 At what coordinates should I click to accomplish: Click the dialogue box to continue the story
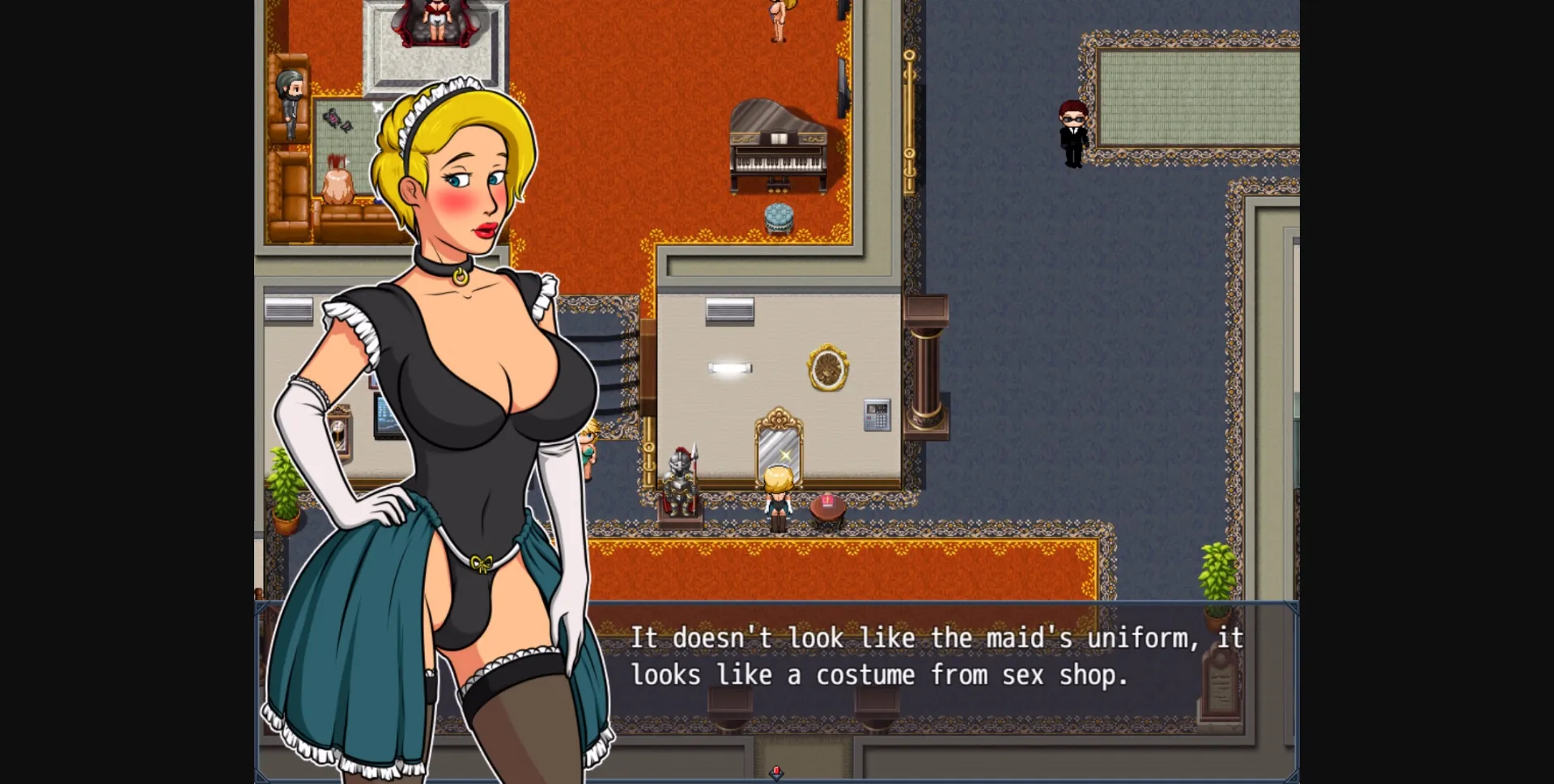pos(931,655)
